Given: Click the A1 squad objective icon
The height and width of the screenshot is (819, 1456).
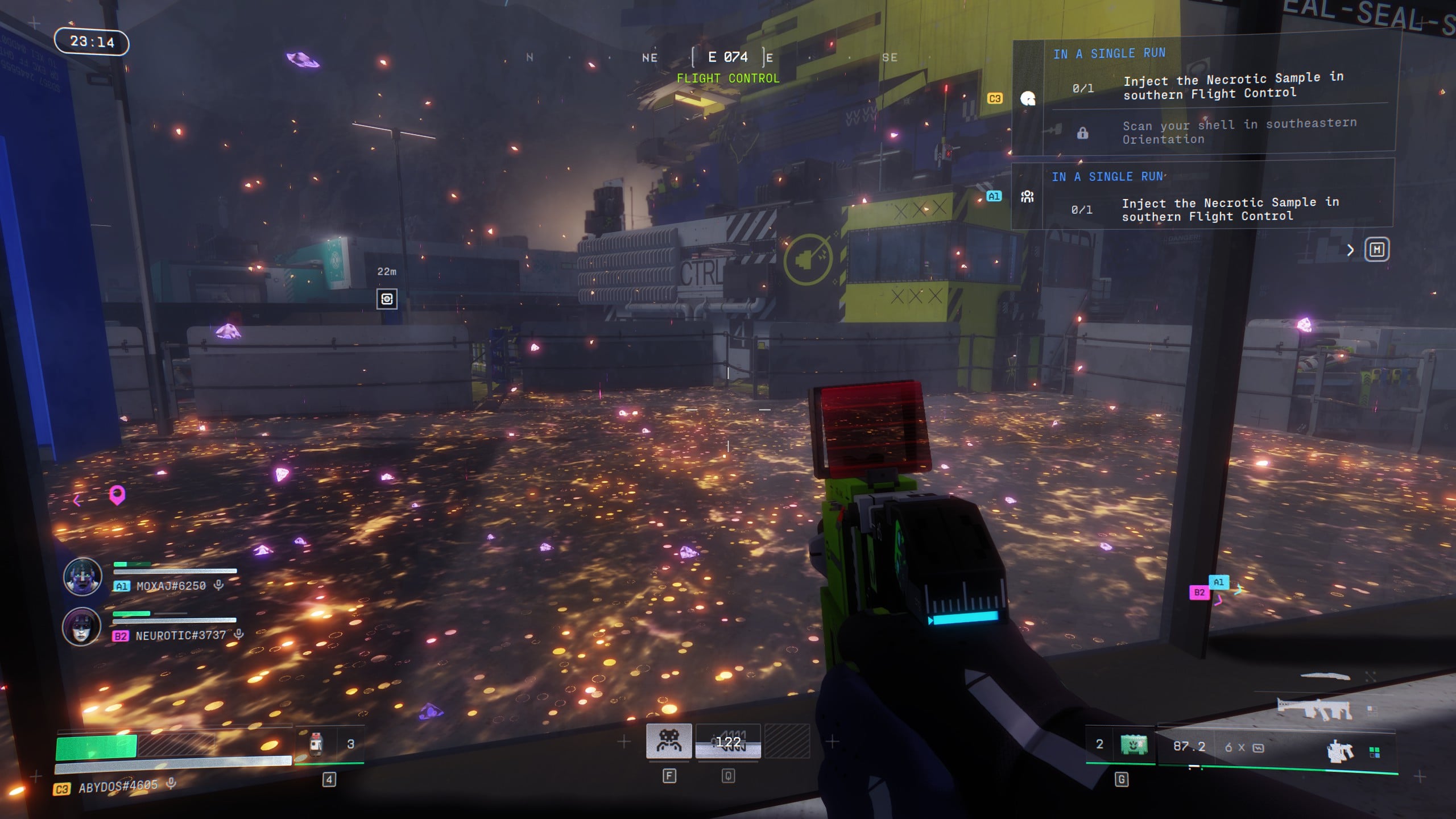Looking at the screenshot, I should click(1027, 197).
